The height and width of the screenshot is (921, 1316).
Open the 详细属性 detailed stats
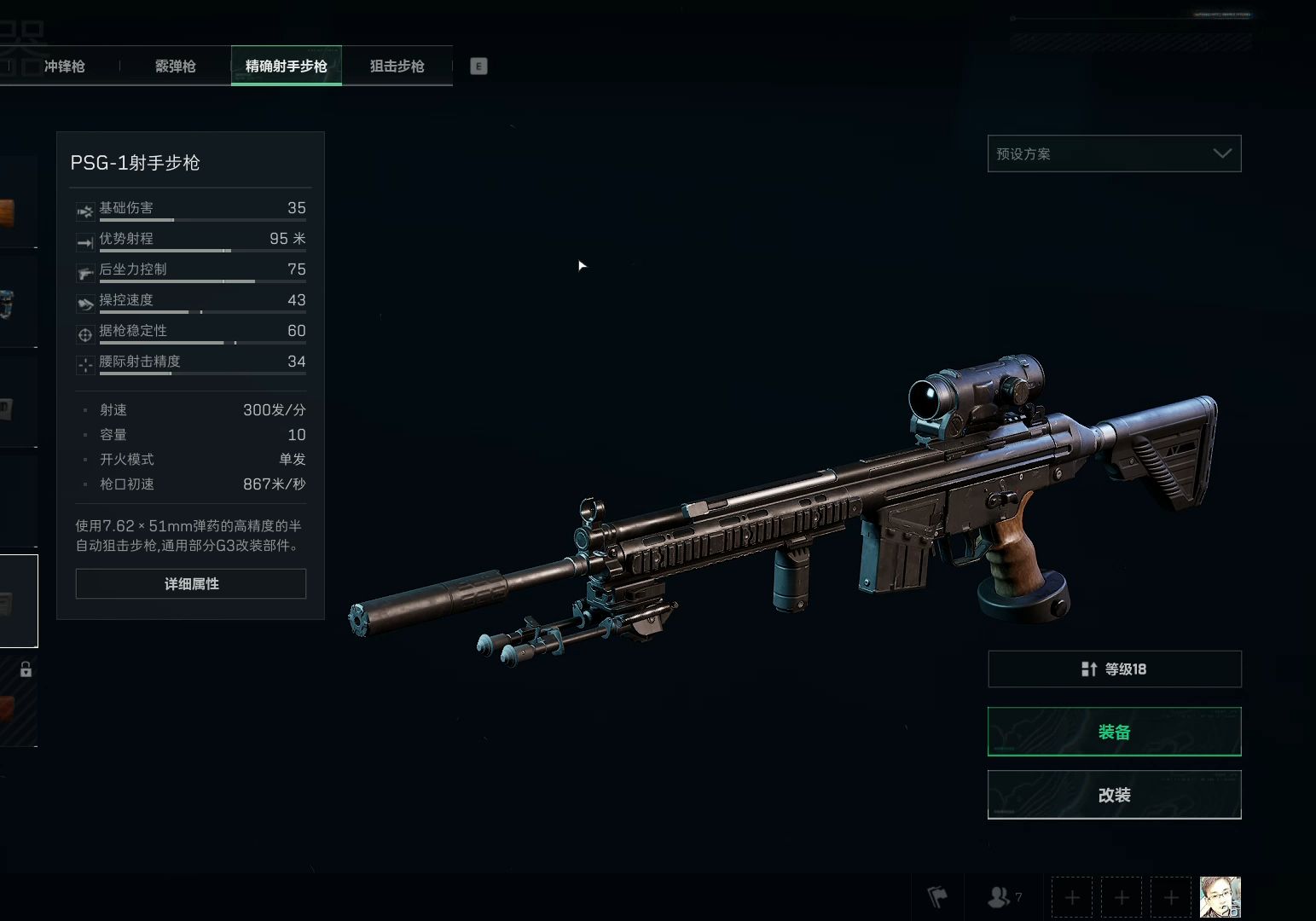[191, 584]
